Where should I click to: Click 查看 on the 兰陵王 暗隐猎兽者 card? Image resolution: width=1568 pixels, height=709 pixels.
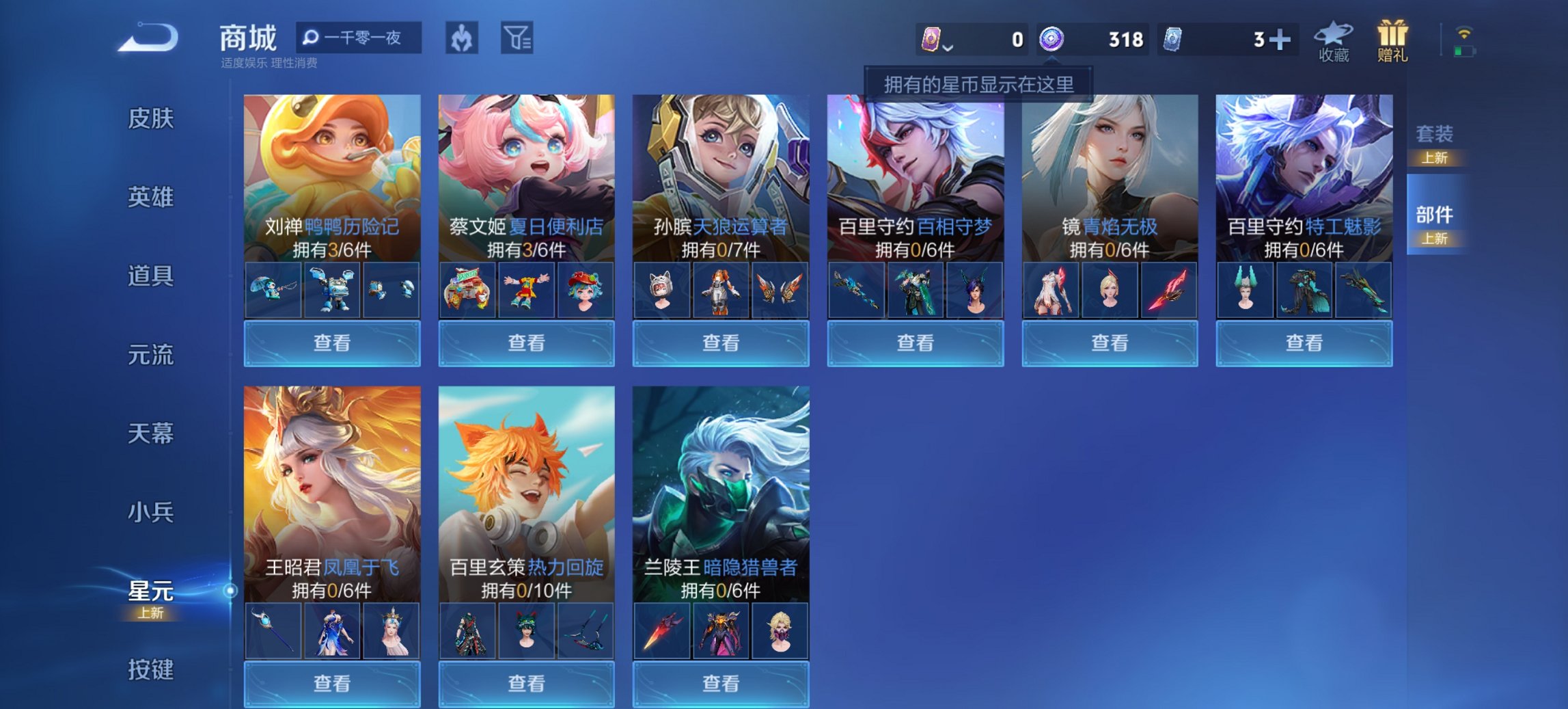721,684
